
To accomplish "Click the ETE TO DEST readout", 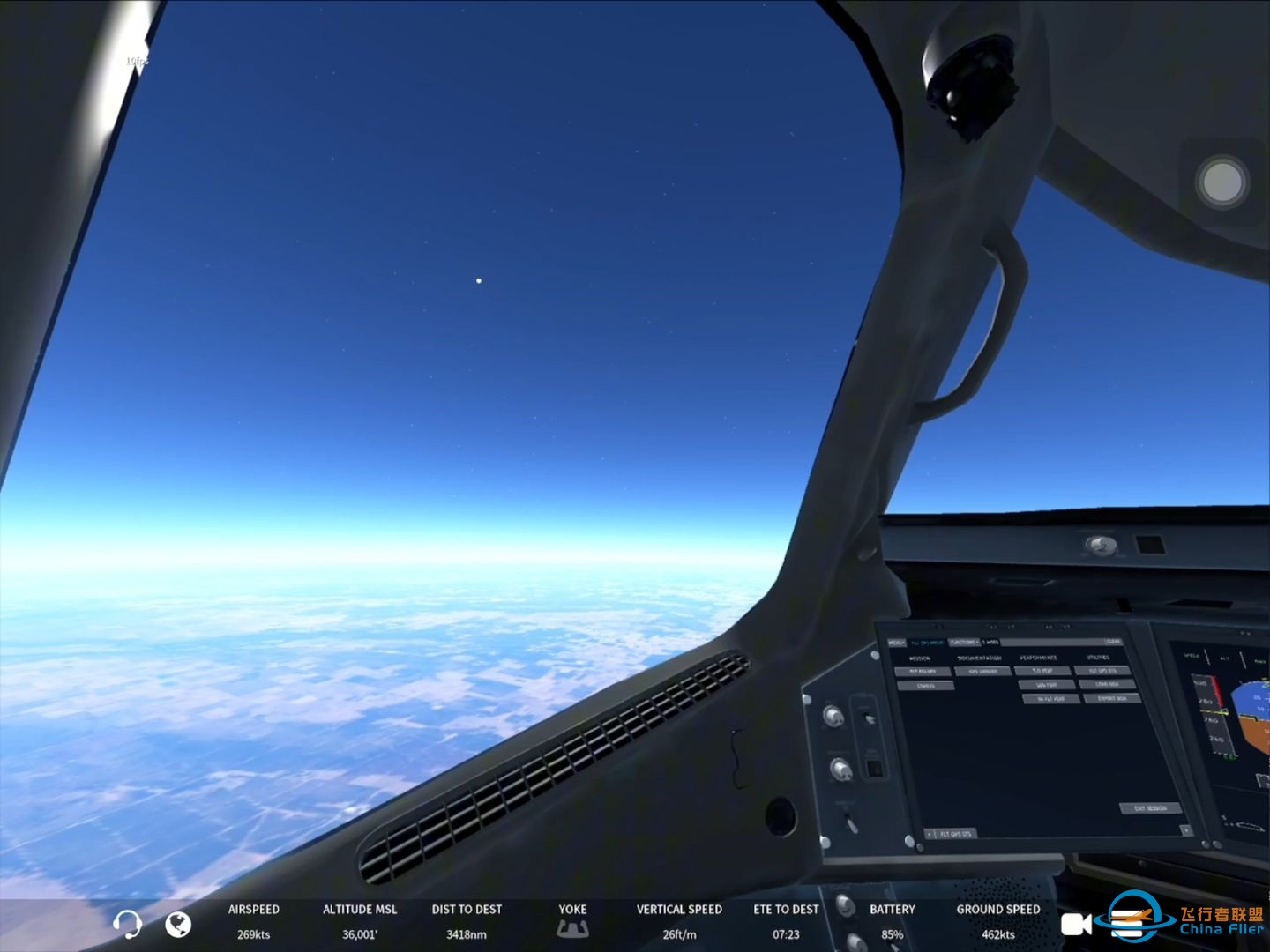I will coord(785,921).
